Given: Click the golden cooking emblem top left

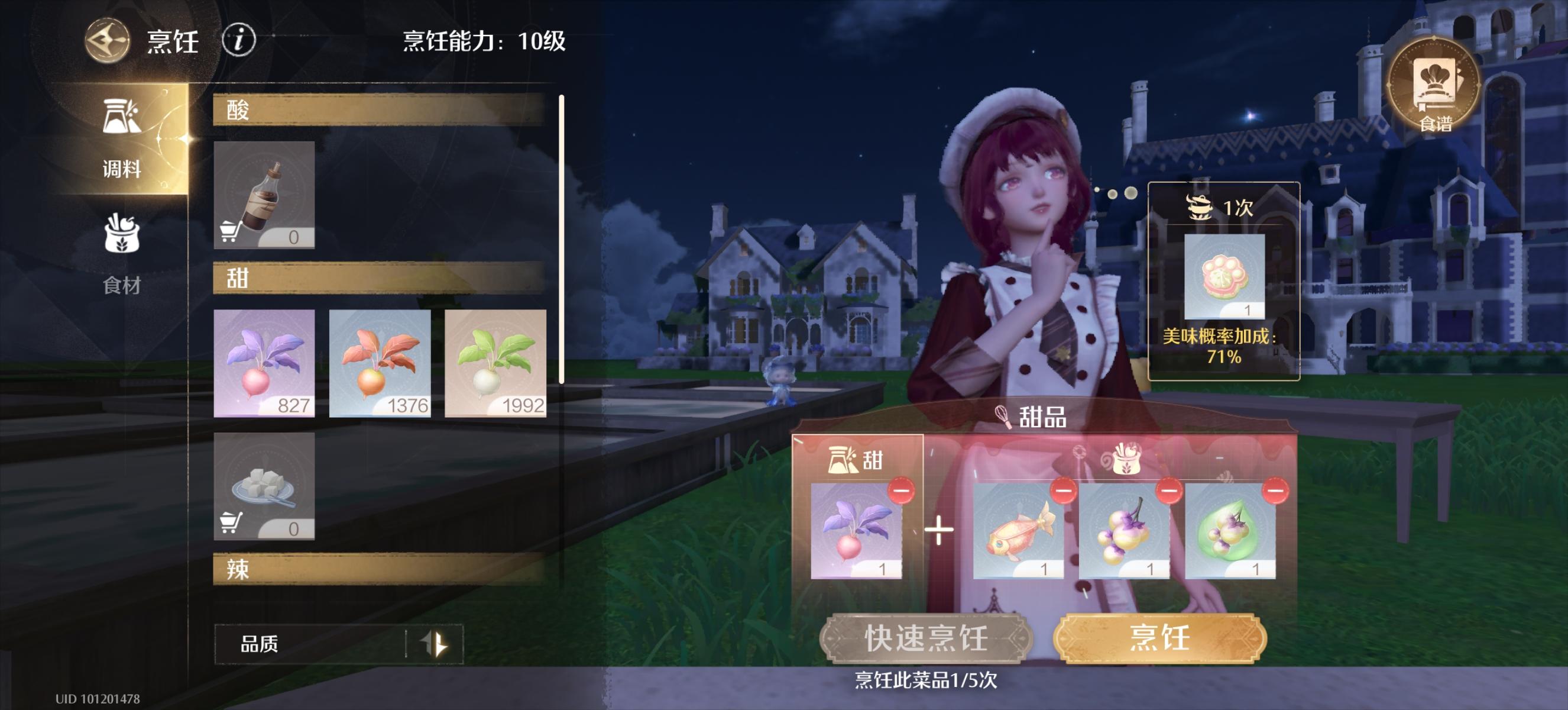Looking at the screenshot, I should (106, 41).
